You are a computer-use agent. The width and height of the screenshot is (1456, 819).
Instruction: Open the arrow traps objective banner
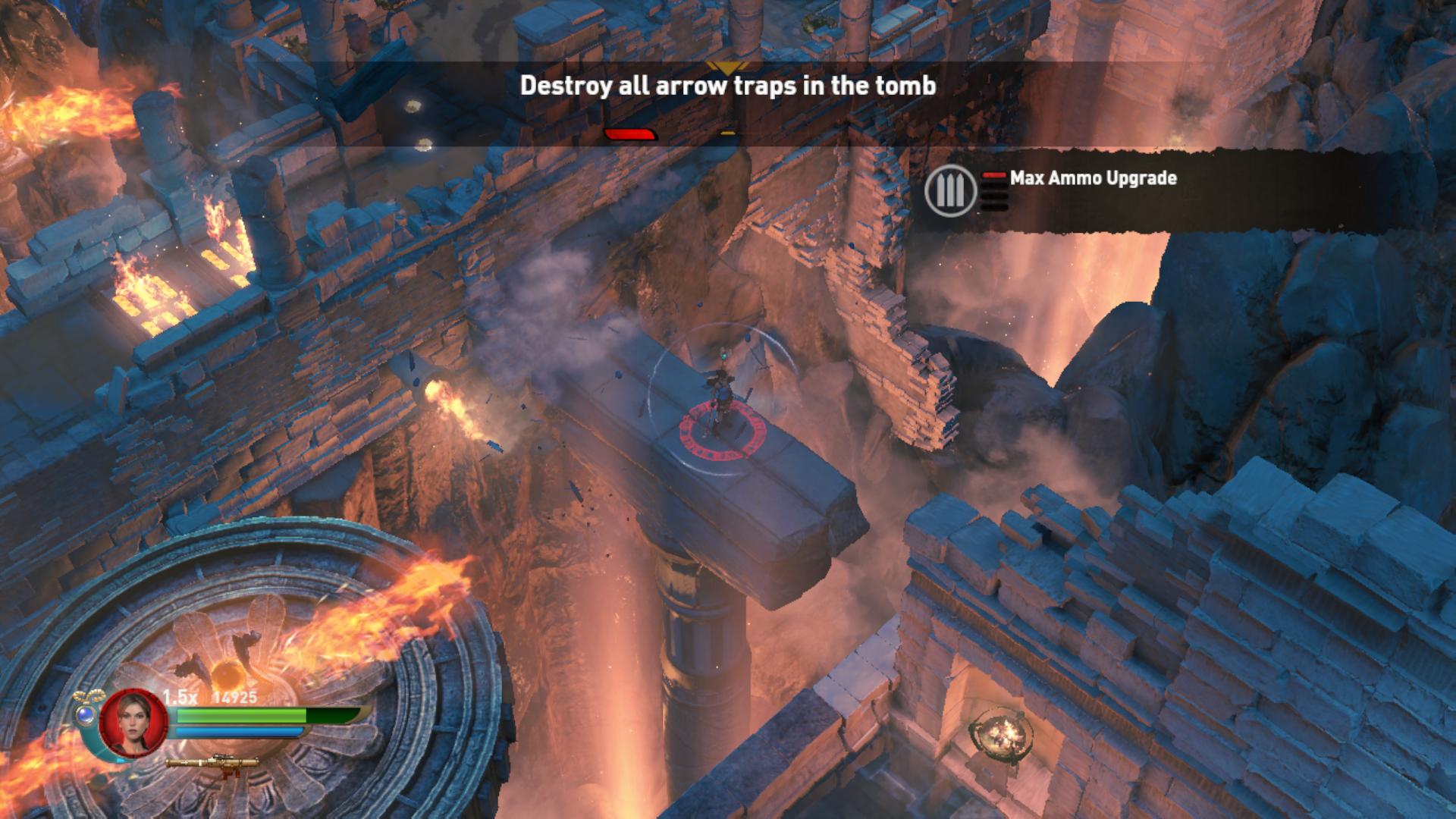point(727,86)
